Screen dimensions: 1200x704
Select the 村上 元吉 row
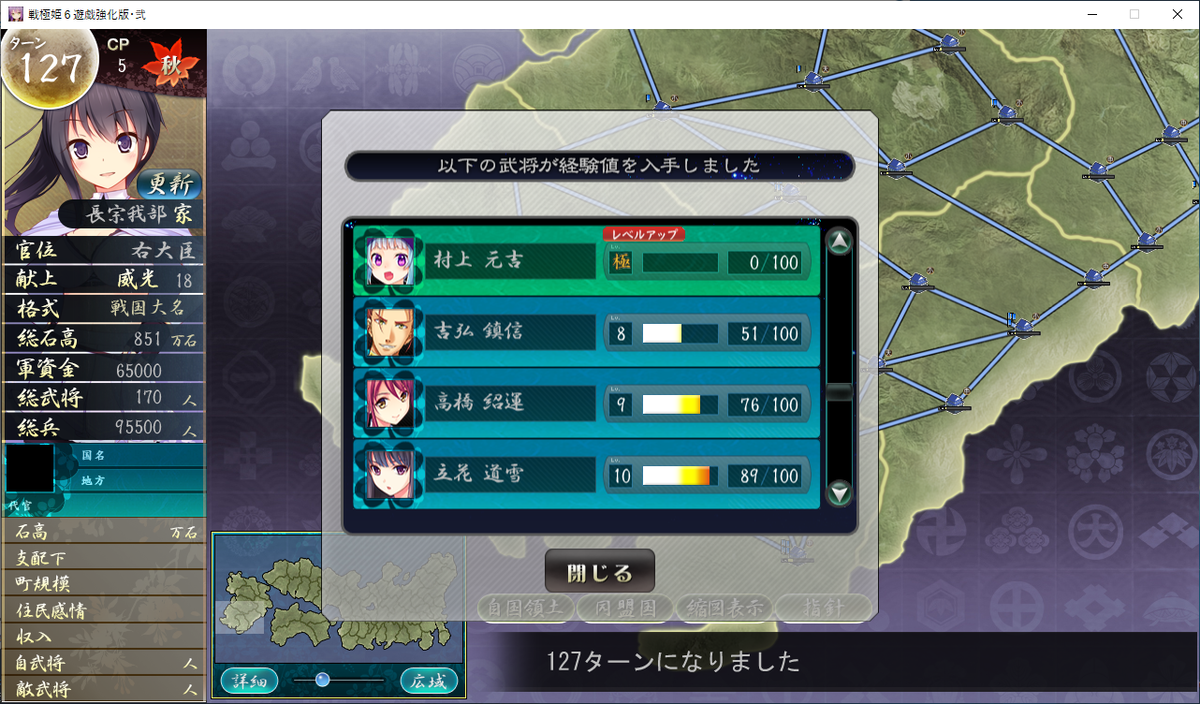coord(586,261)
